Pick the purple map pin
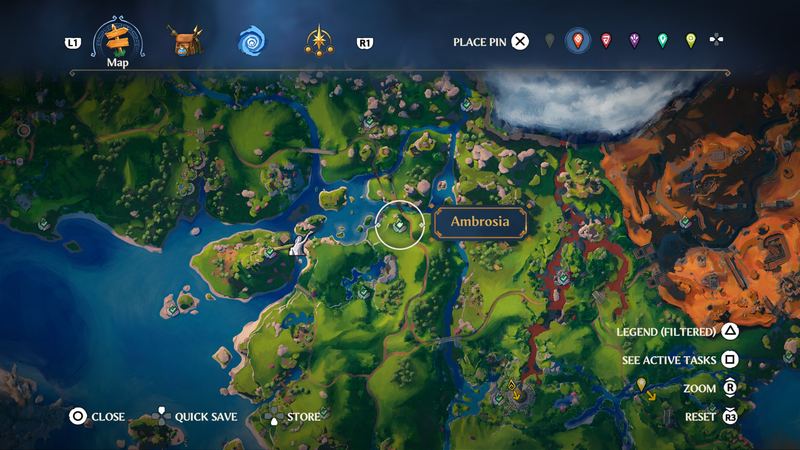 pos(634,41)
